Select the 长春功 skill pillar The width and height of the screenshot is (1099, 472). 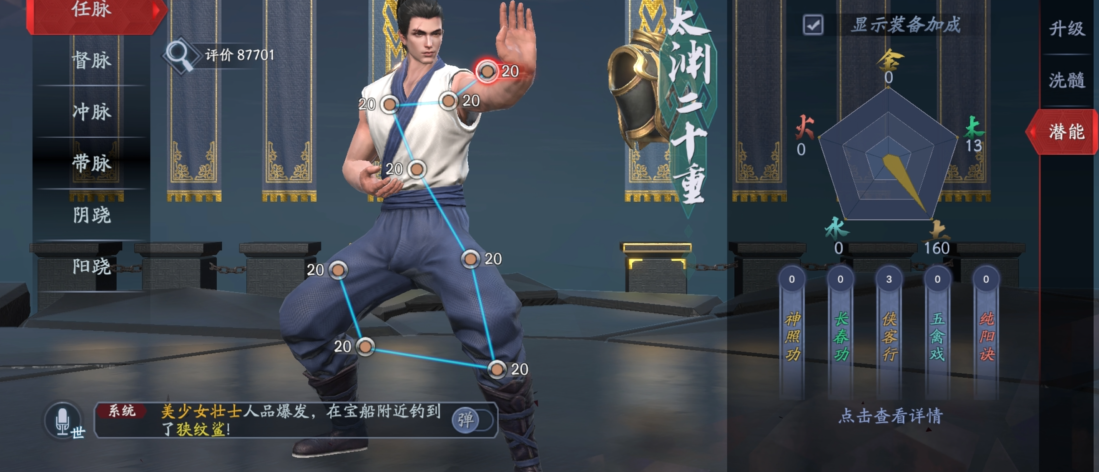point(840,333)
